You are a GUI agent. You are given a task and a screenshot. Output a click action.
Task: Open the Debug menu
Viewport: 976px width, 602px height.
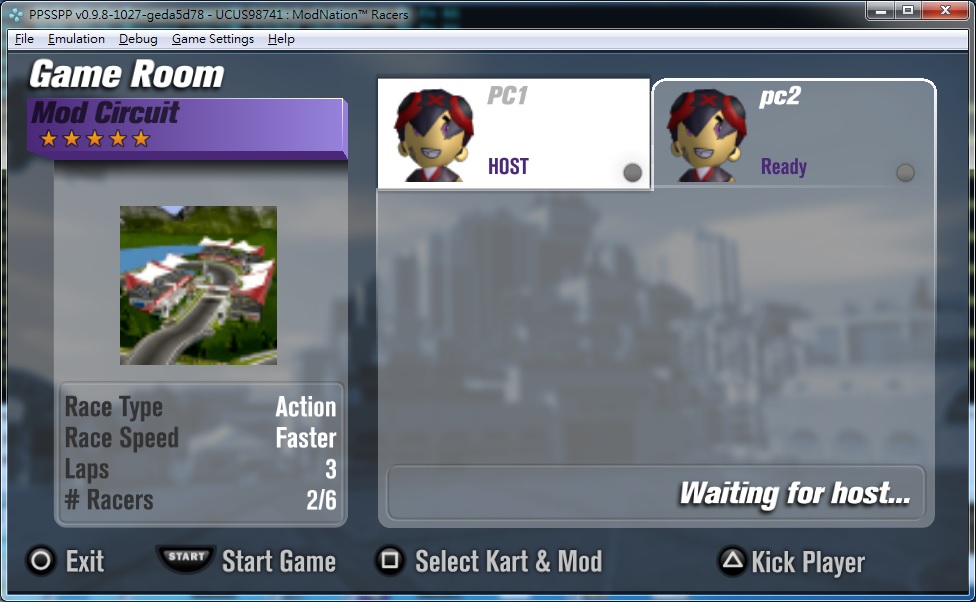pos(138,39)
